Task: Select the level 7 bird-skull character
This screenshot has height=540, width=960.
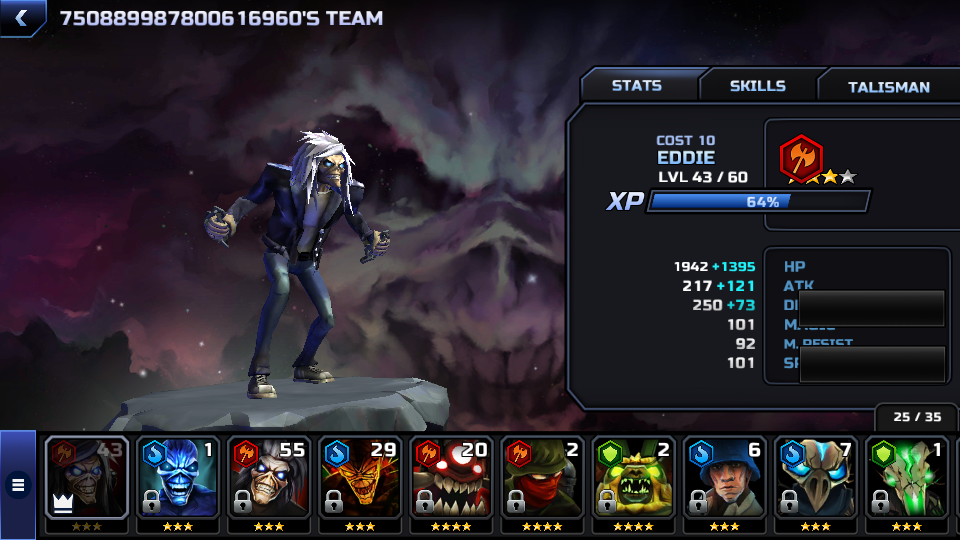Action: [x=814, y=478]
